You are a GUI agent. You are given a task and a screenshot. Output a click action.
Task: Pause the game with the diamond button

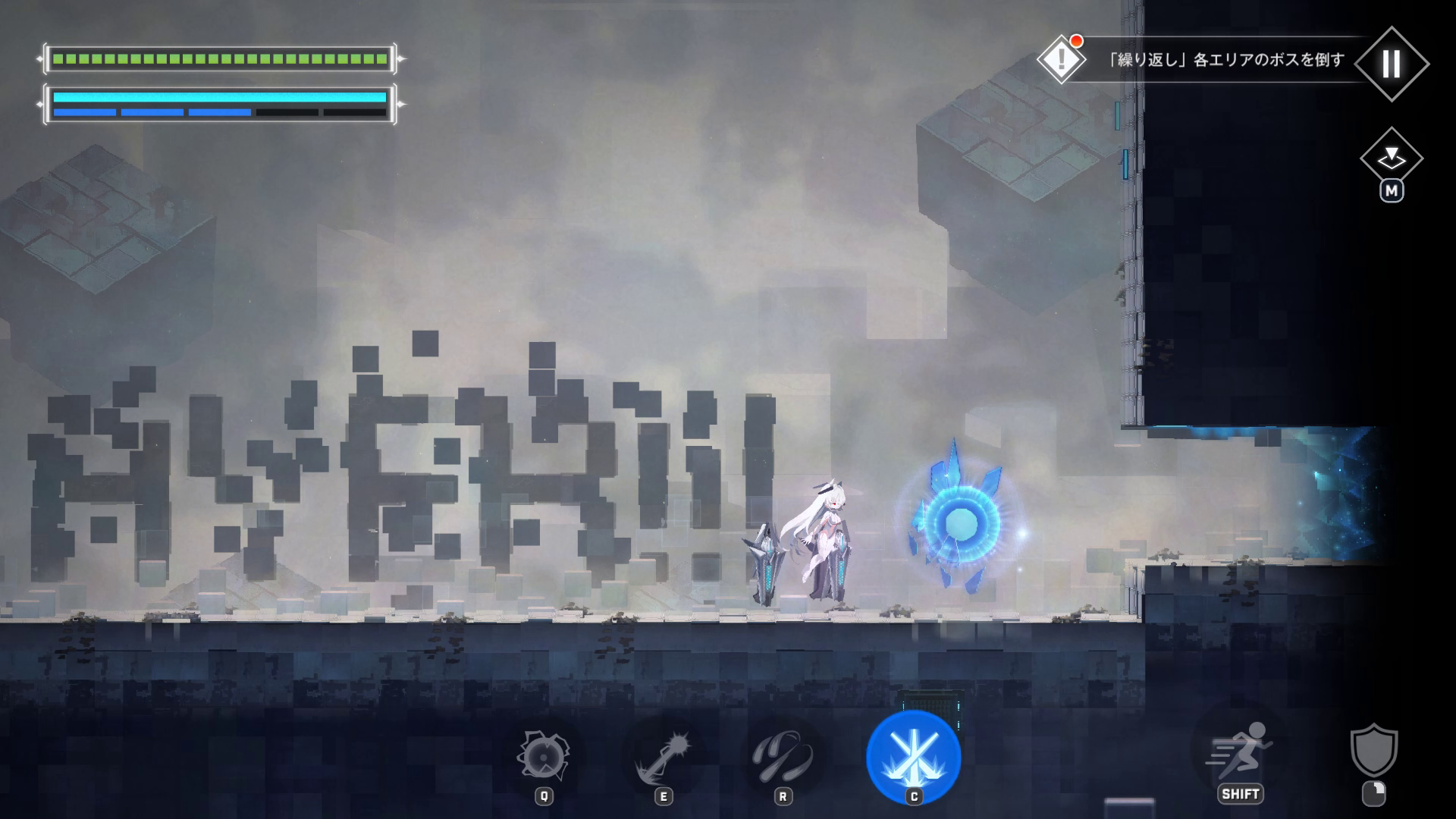pos(1391,64)
